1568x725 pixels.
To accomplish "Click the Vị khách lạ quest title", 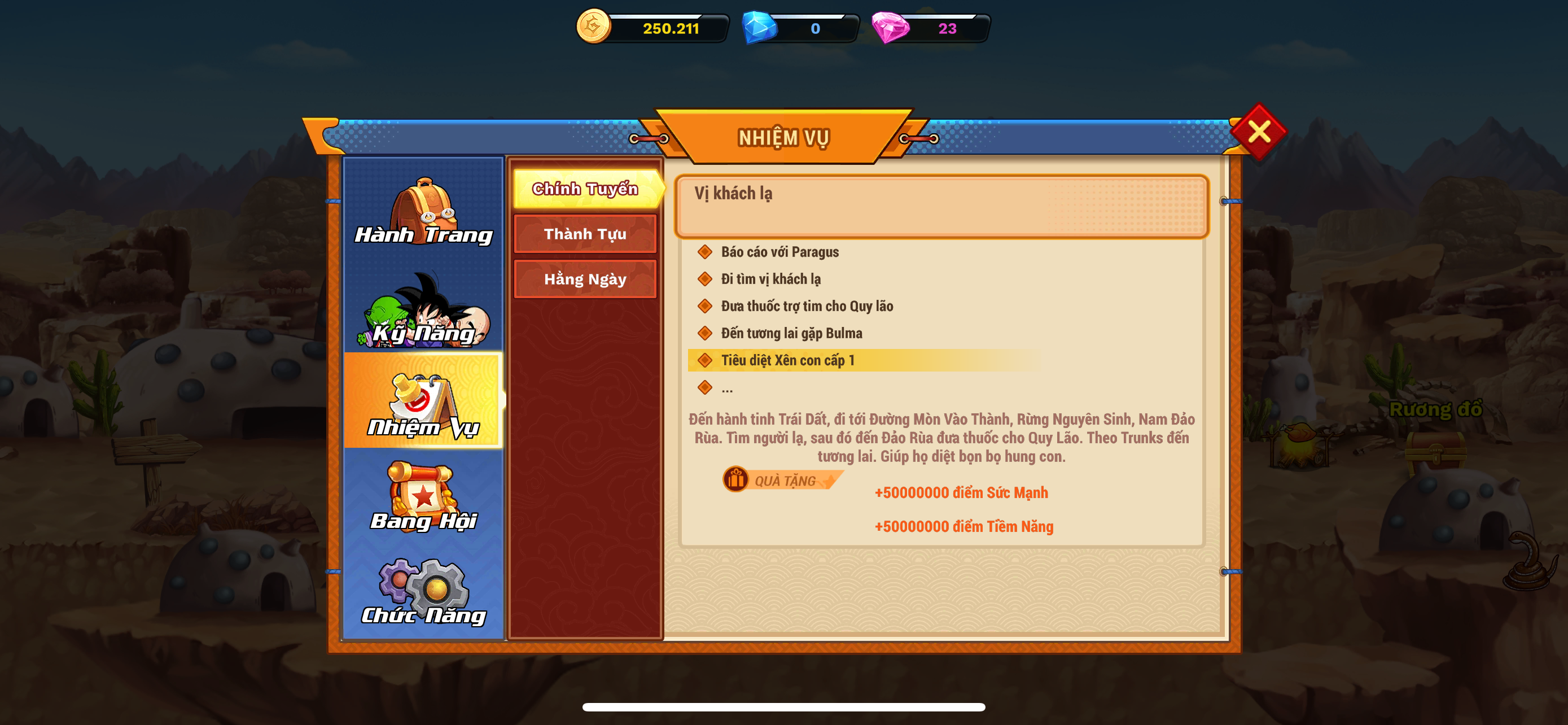I will [733, 194].
